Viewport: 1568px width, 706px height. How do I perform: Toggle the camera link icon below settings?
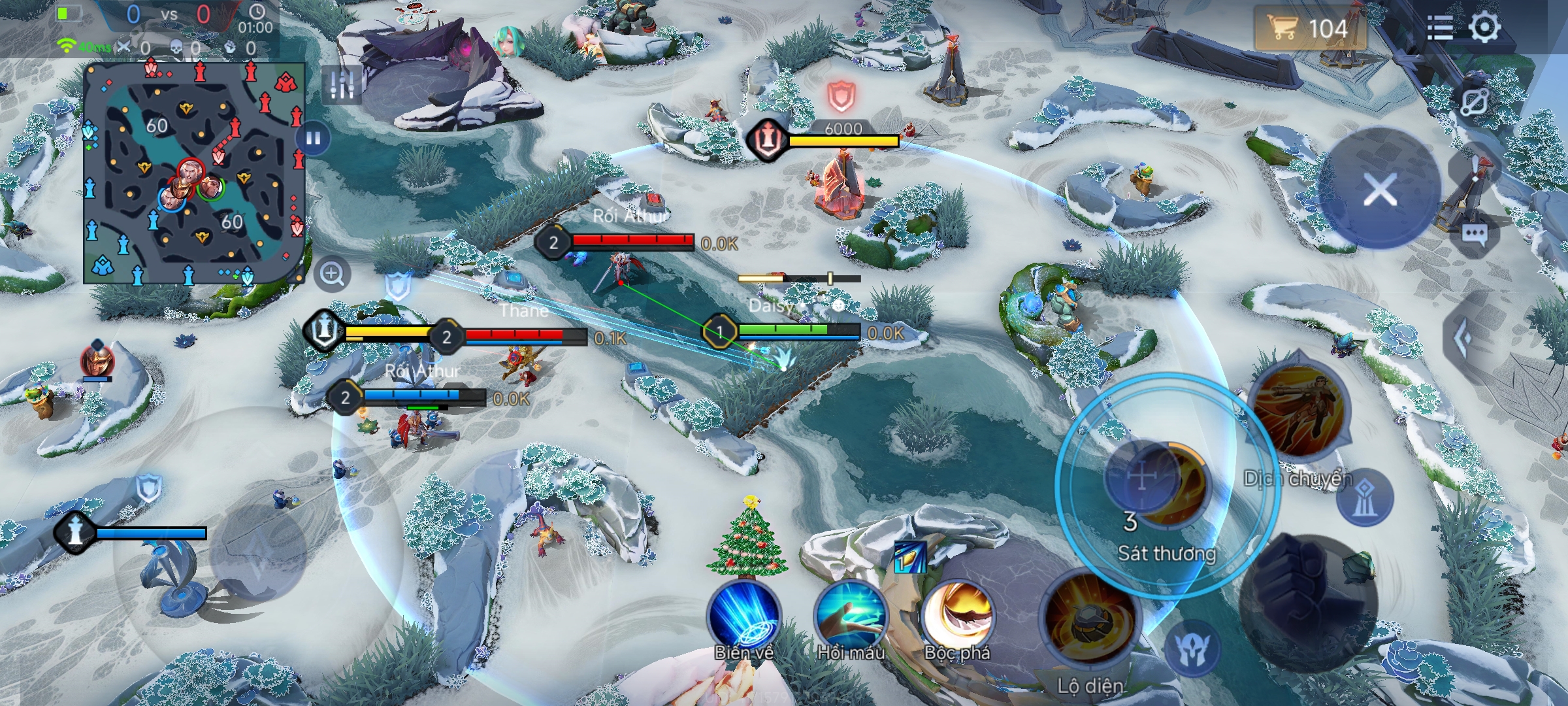coord(1476,103)
